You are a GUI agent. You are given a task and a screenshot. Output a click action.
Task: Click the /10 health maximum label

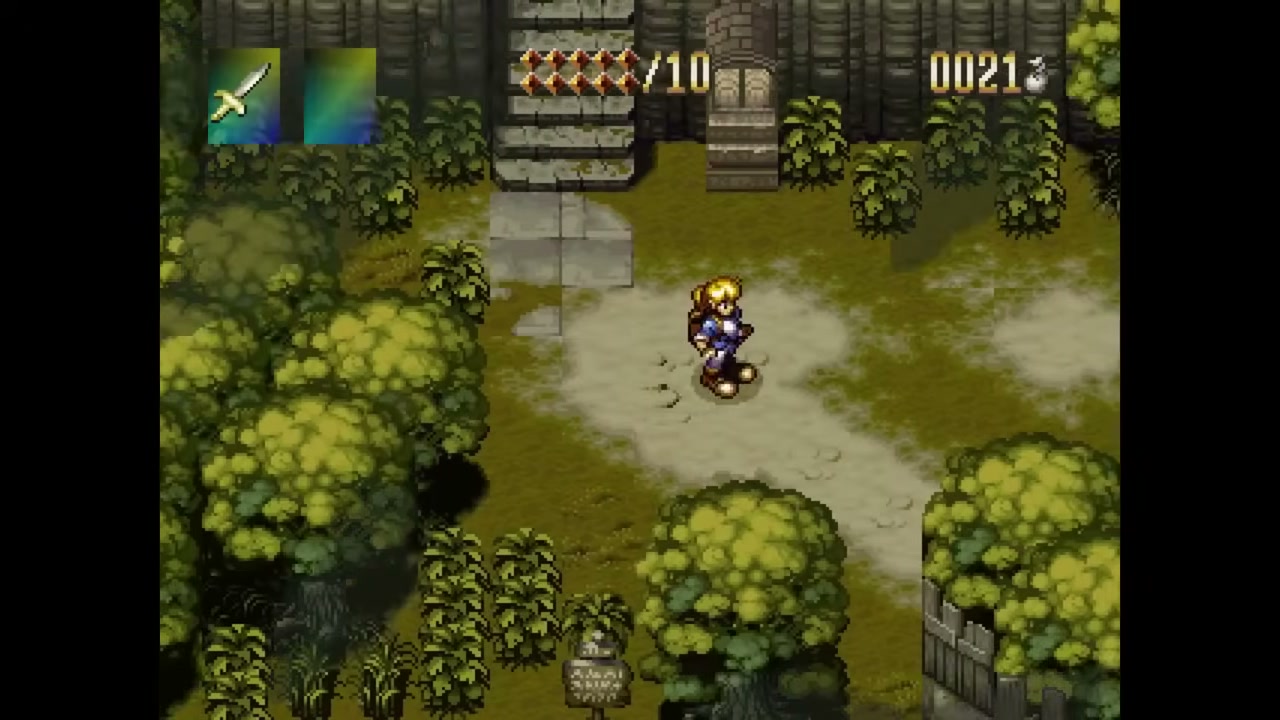click(678, 72)
